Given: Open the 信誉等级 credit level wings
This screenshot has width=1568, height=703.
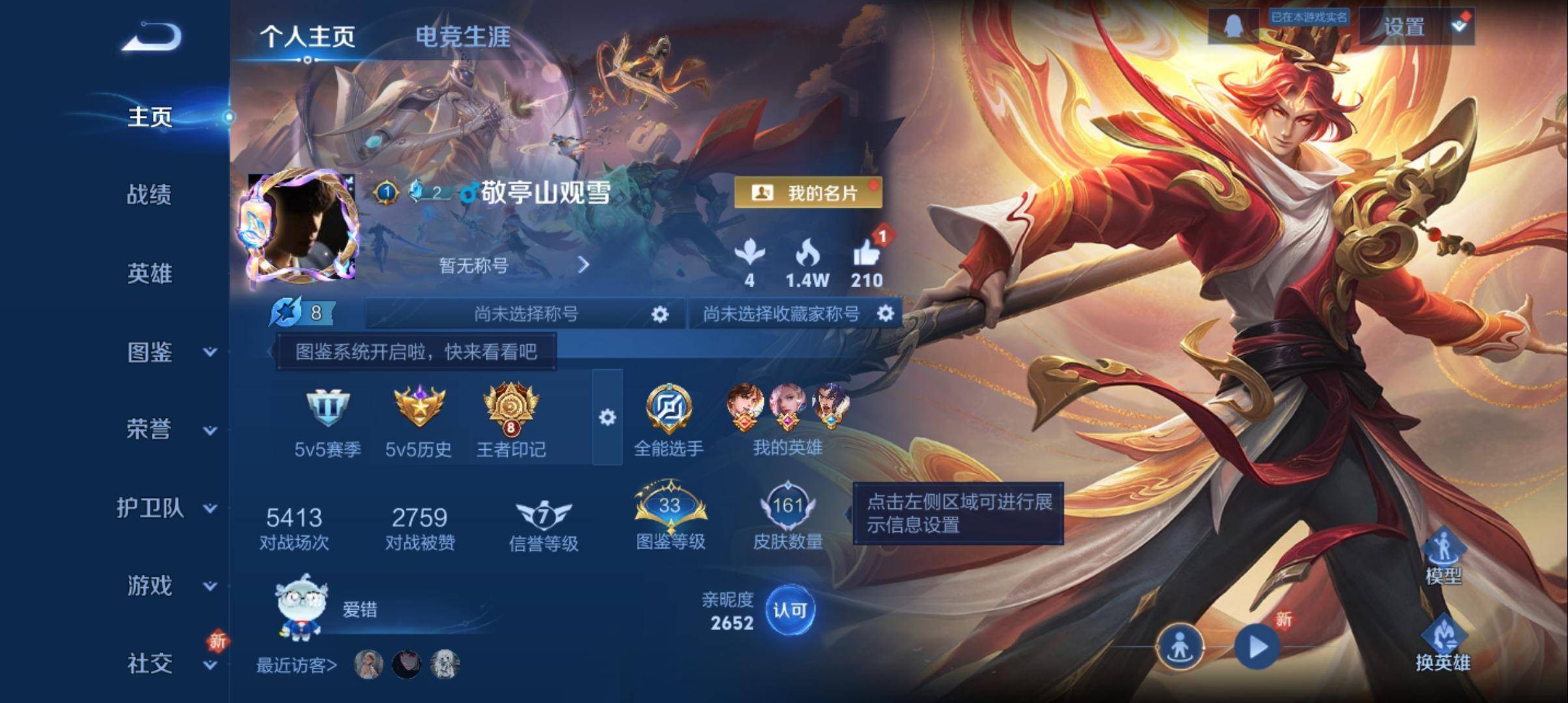Looking at the screenshot, I should 544,514.
